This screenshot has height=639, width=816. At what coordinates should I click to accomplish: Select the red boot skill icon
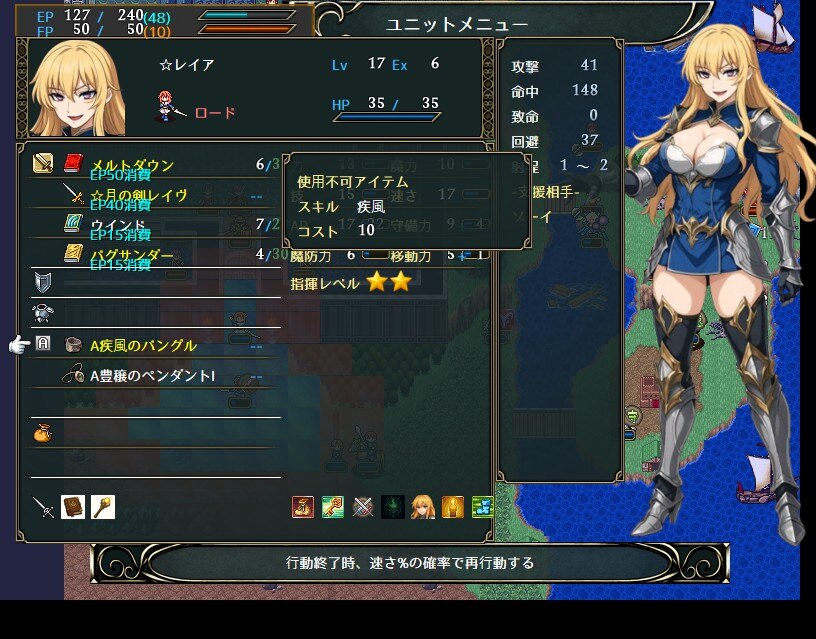point(303,507)
